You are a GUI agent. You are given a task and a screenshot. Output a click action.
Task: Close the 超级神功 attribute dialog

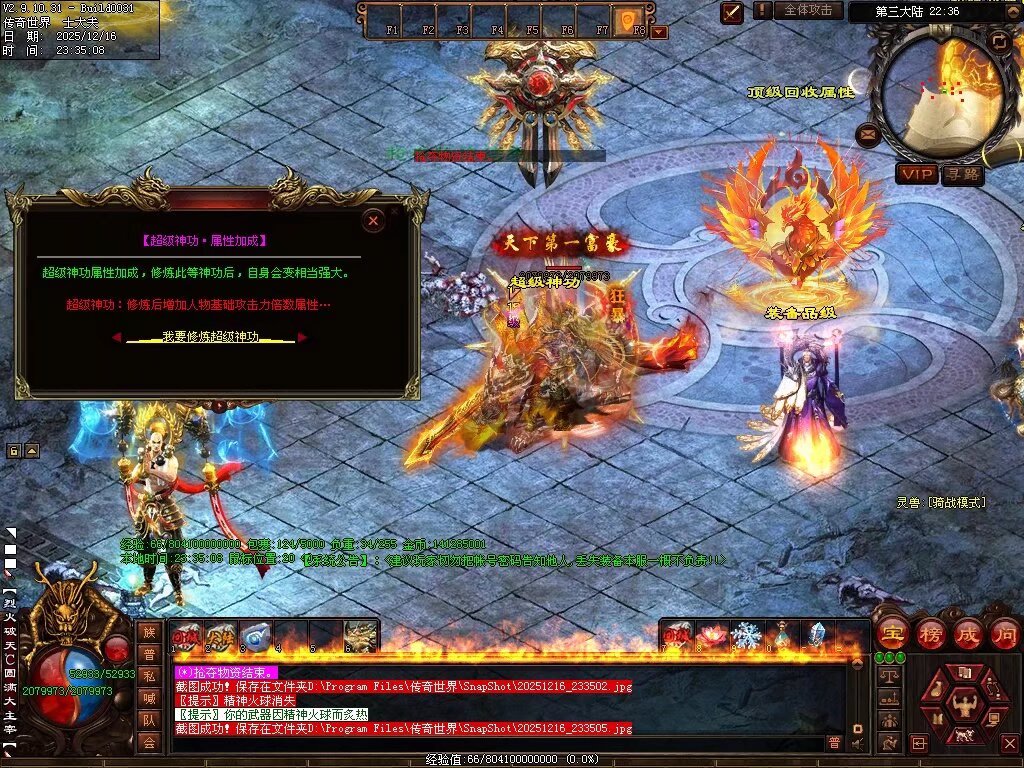click(373, 220)
